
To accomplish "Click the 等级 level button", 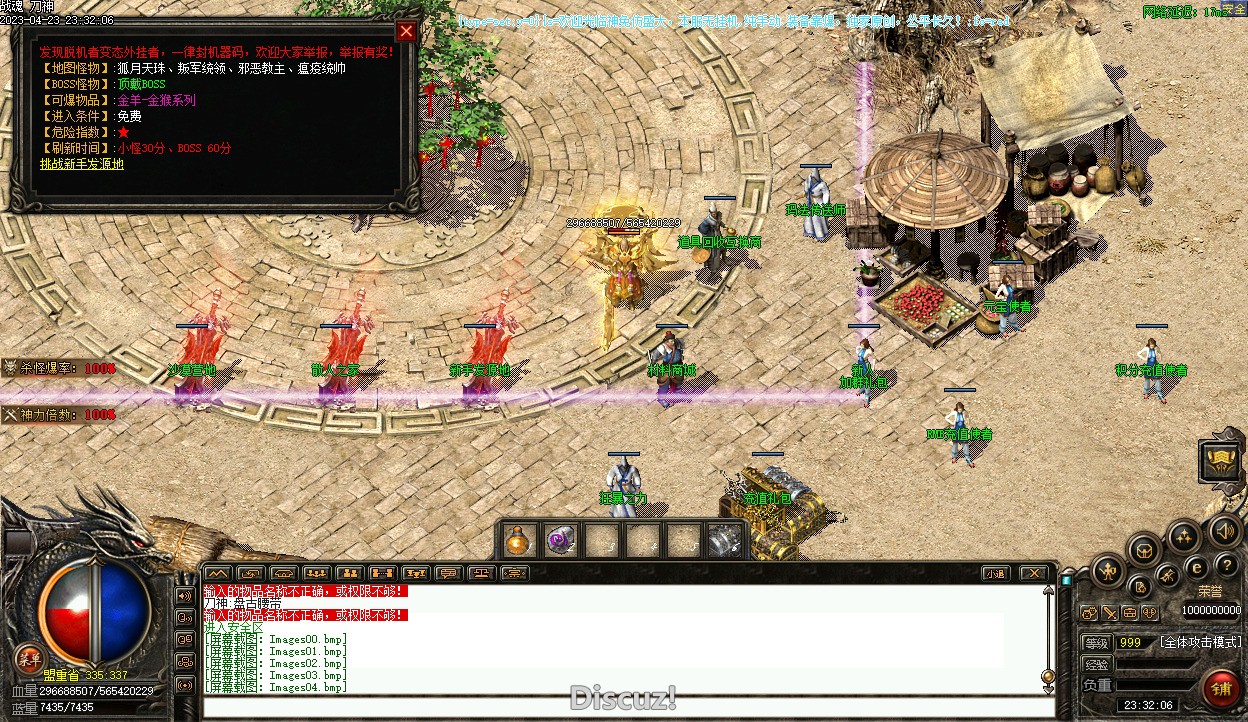I will coord(1097,642).
